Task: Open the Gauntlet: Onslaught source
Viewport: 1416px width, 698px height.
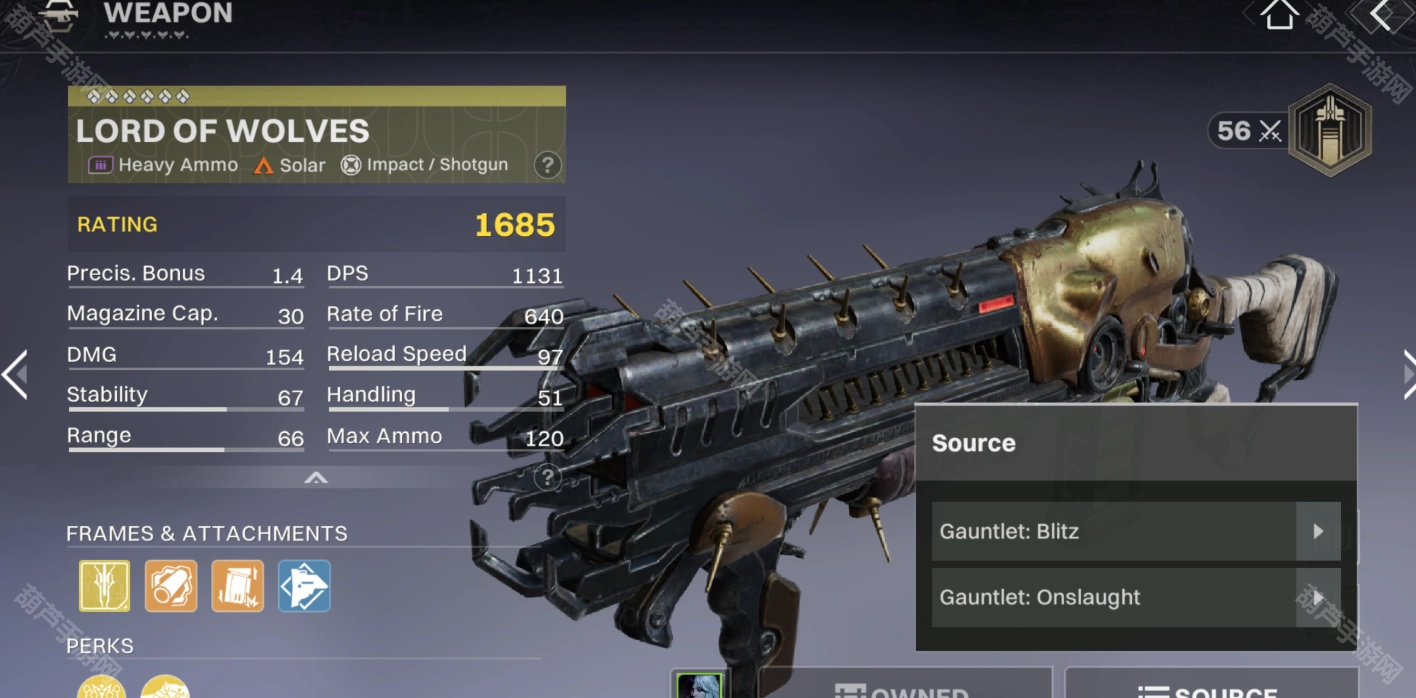Action: (1135, 597)
